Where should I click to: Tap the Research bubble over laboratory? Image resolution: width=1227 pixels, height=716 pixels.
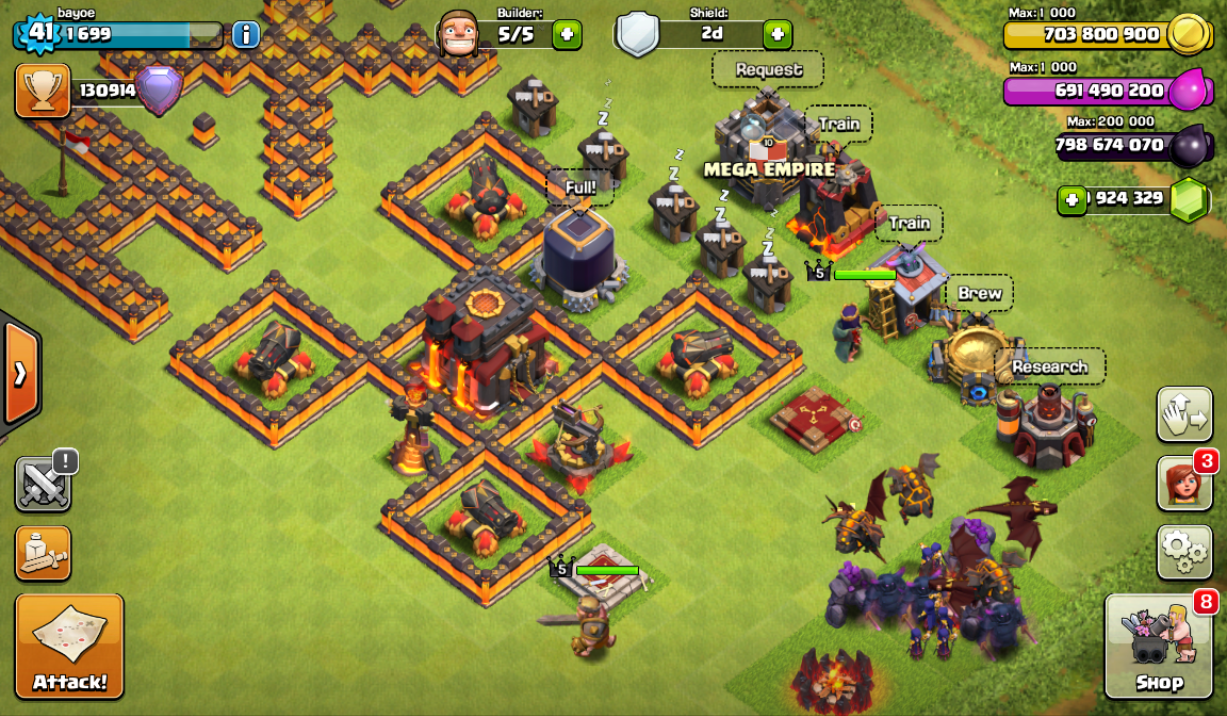click(1049, 367)
